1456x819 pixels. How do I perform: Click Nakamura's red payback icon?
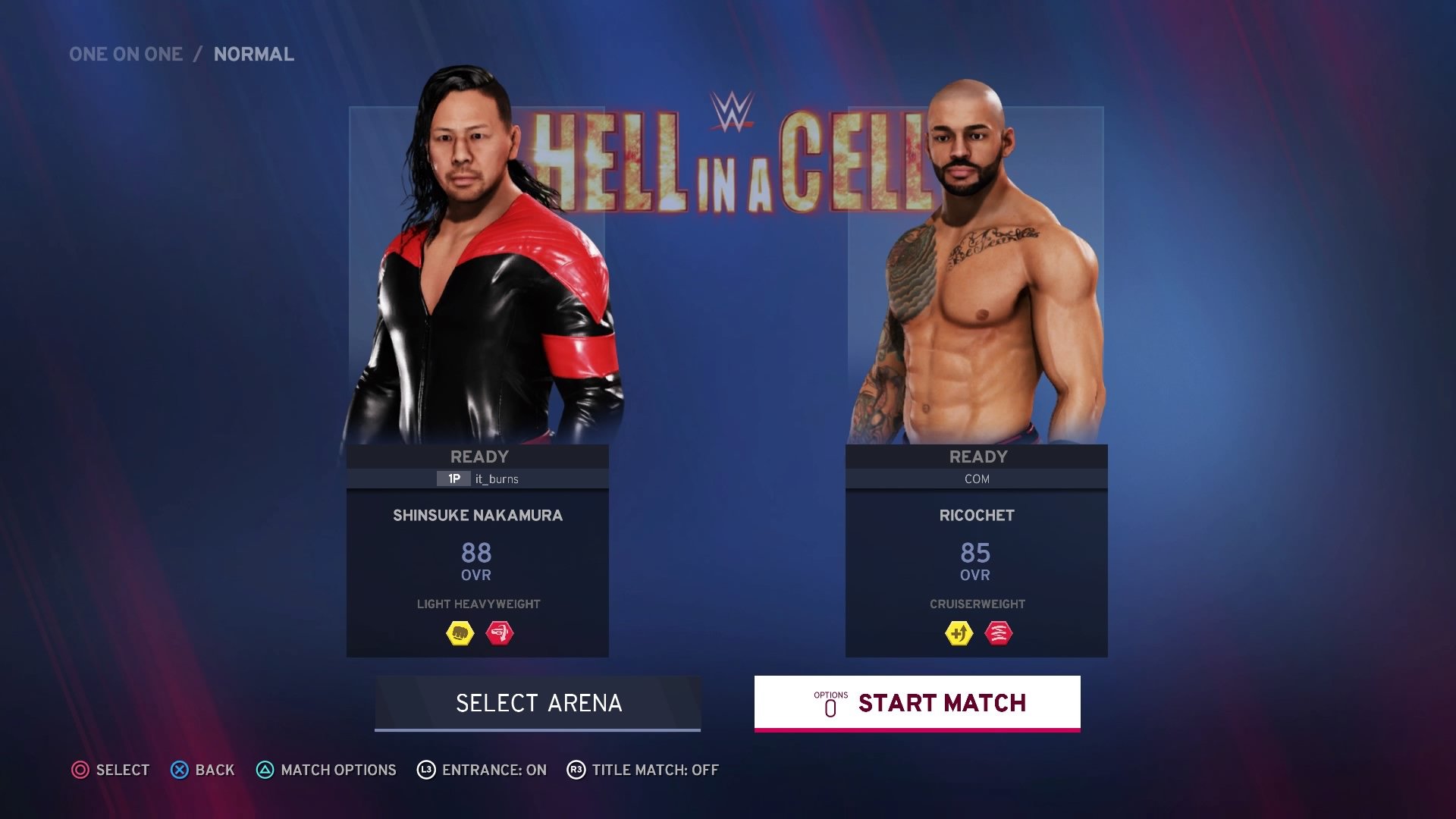pyautogui.click(x=499, y=633)
